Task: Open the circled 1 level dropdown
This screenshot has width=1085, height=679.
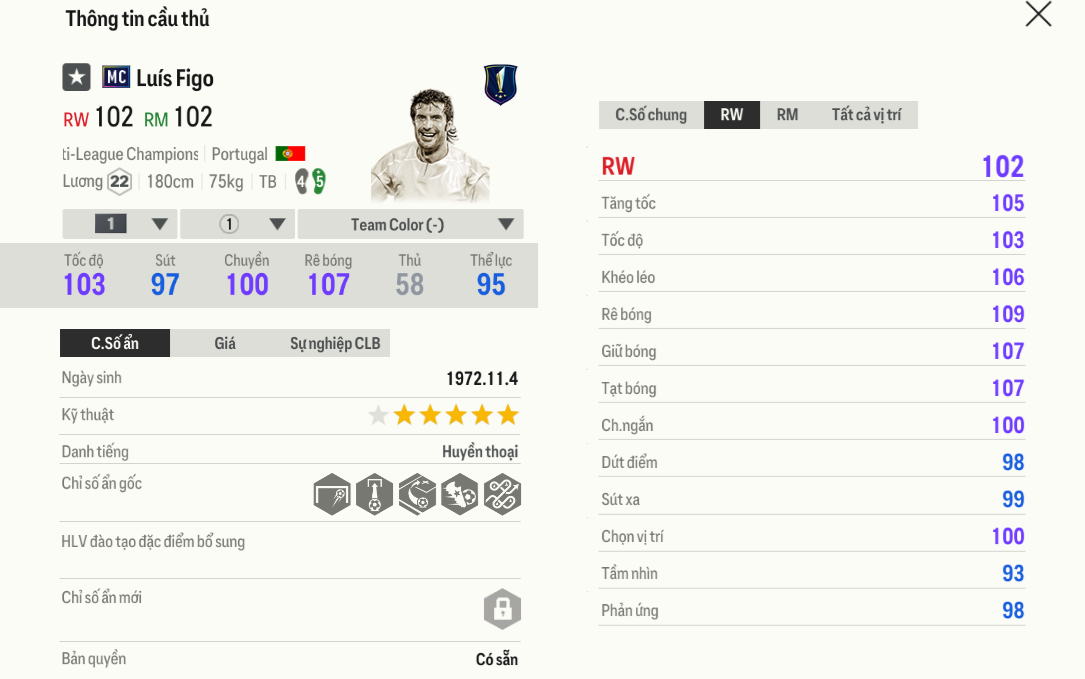Action: point(238,224)
